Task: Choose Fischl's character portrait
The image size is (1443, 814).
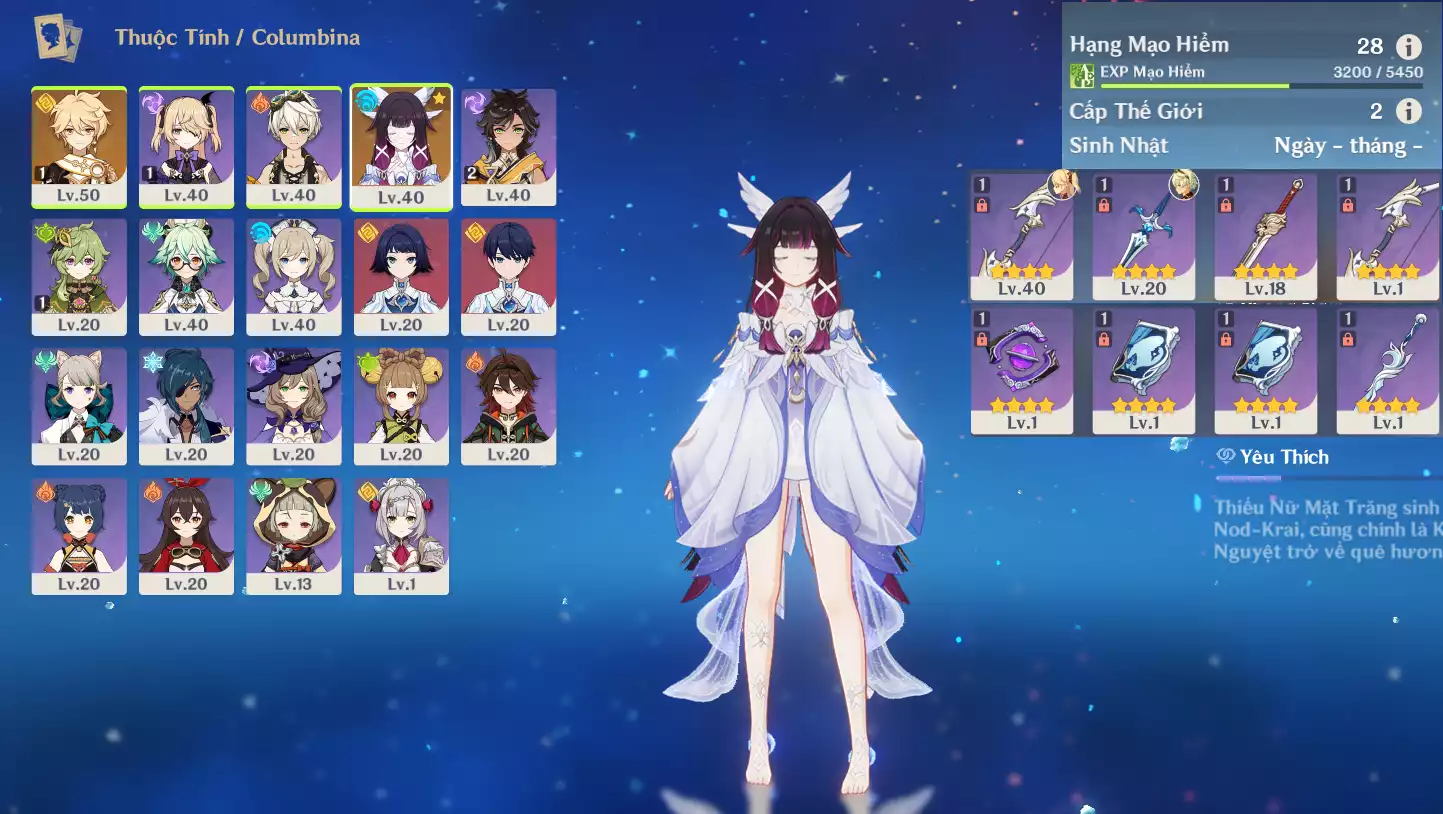Action: (x=186, y=147)
